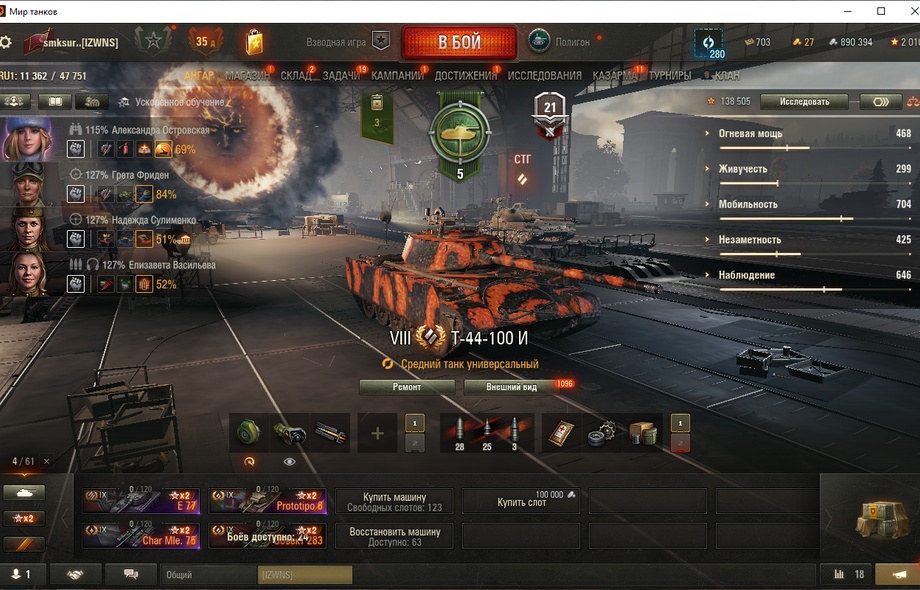The height and width of the screenshot is (590, 920).
Task: Switch to the СКЛАД tab
Action: (296, 76)
